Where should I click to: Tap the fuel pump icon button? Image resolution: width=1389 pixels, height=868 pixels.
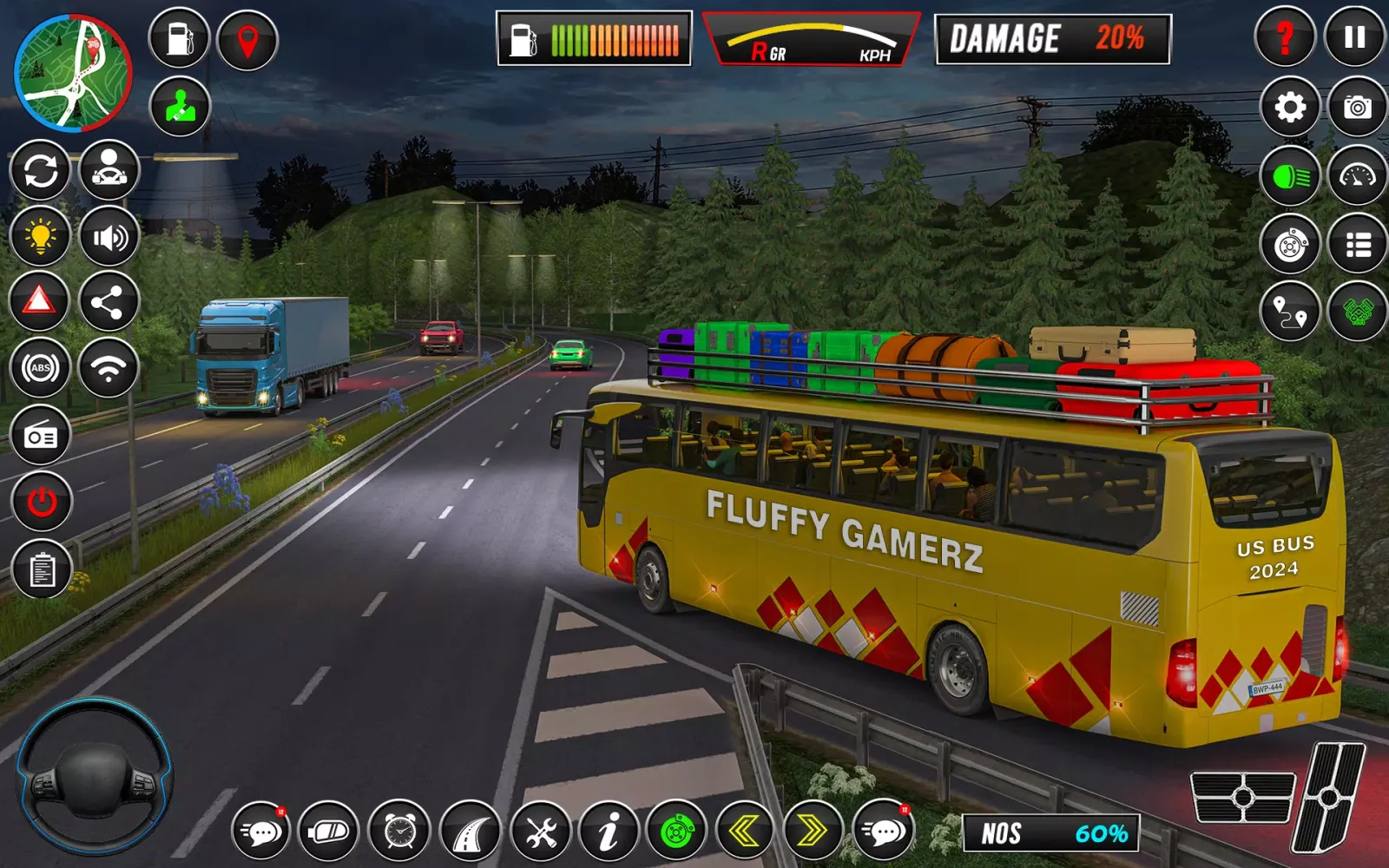click(x=180, y=39)
